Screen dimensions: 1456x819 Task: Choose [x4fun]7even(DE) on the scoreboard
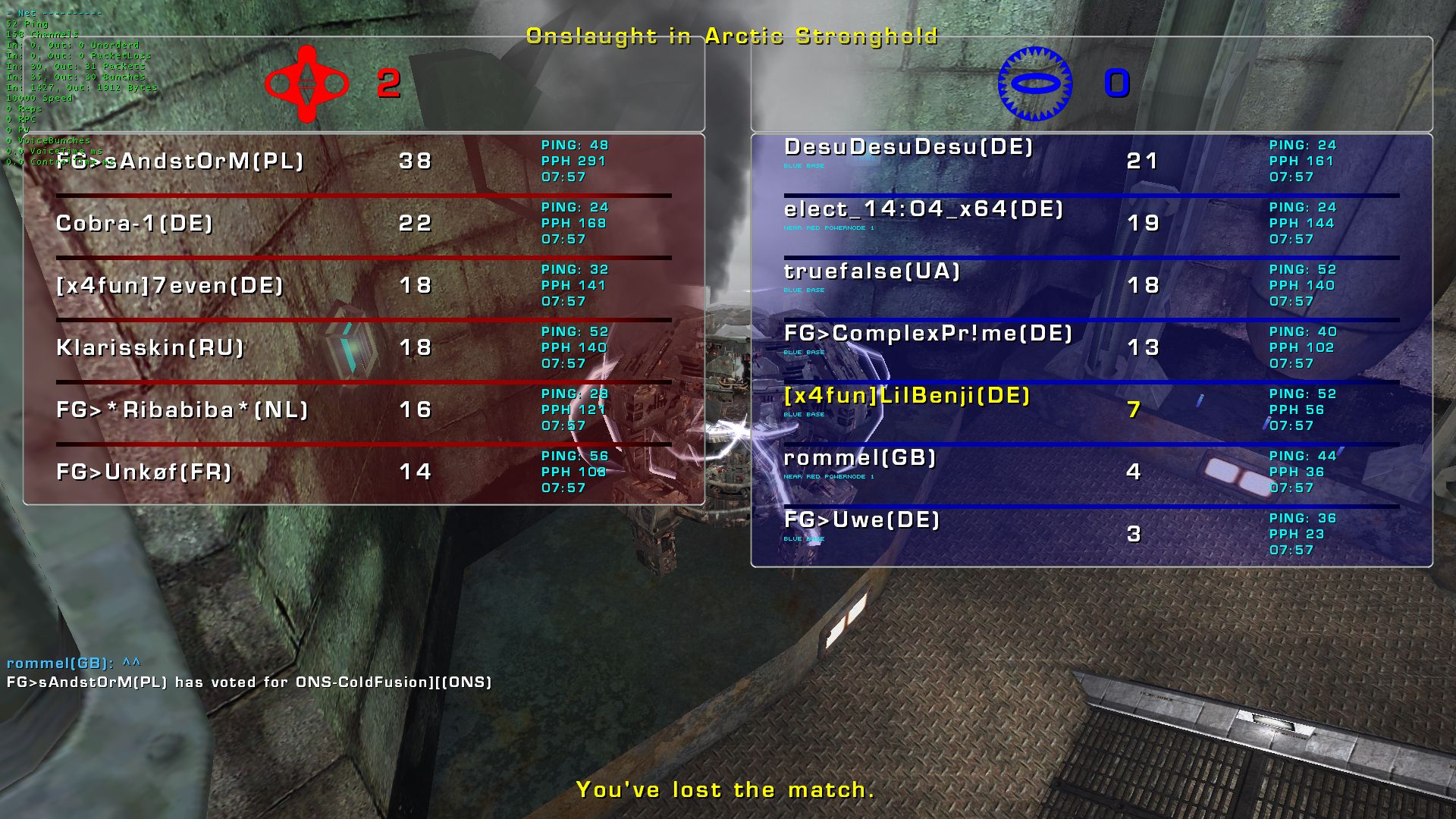pos(170,286)
